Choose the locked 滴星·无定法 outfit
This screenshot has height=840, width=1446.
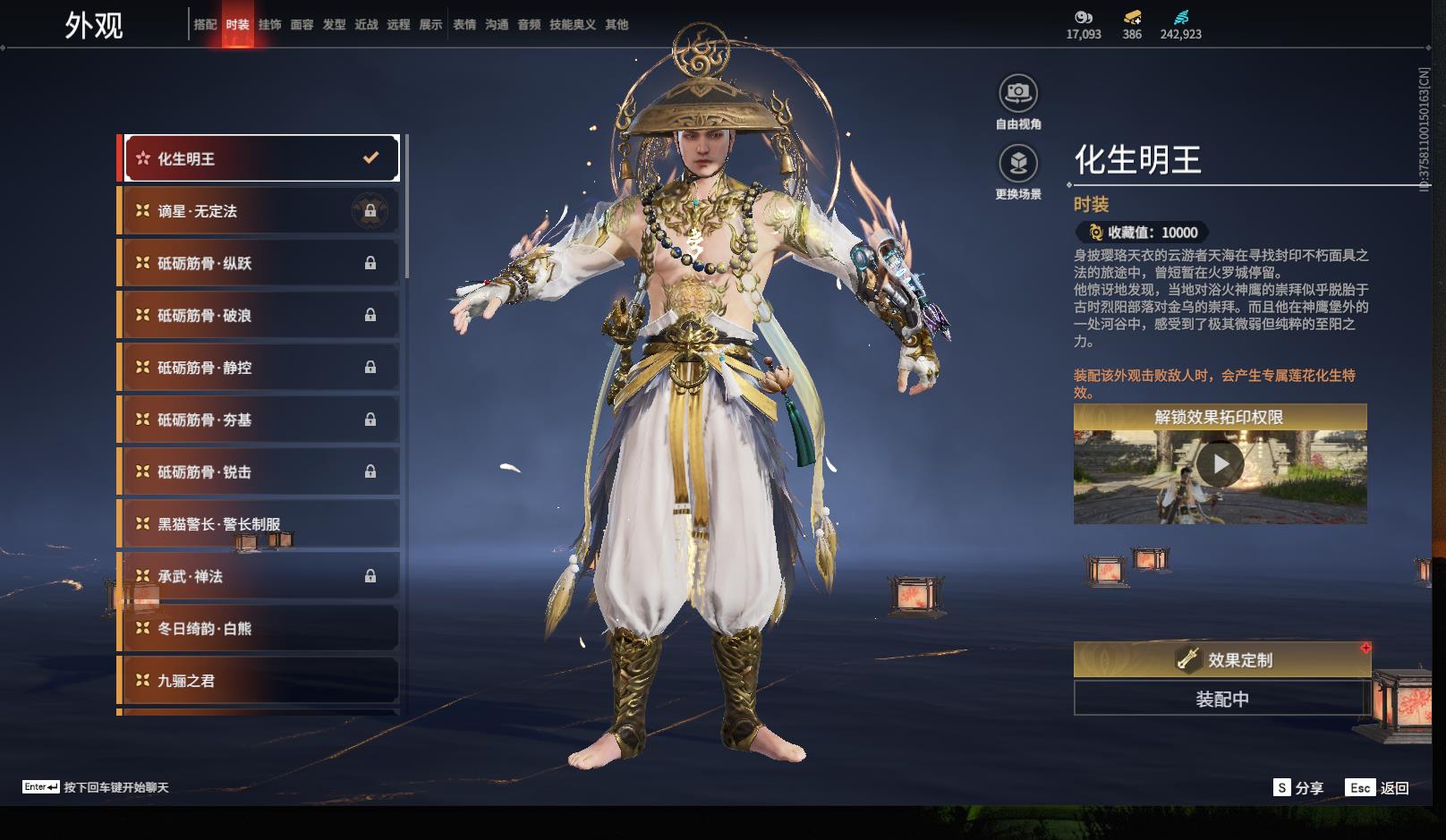click(x=260, y=211)
